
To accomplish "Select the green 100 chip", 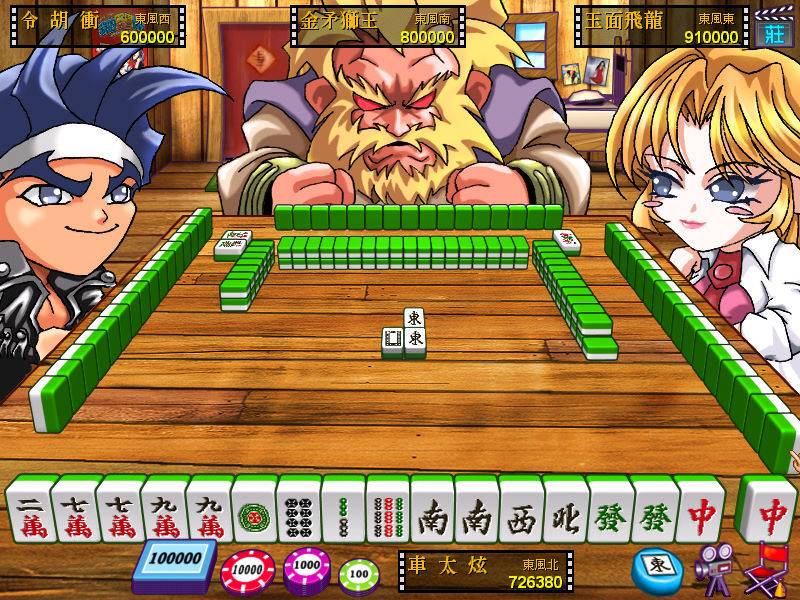I will tap(359, 575).
